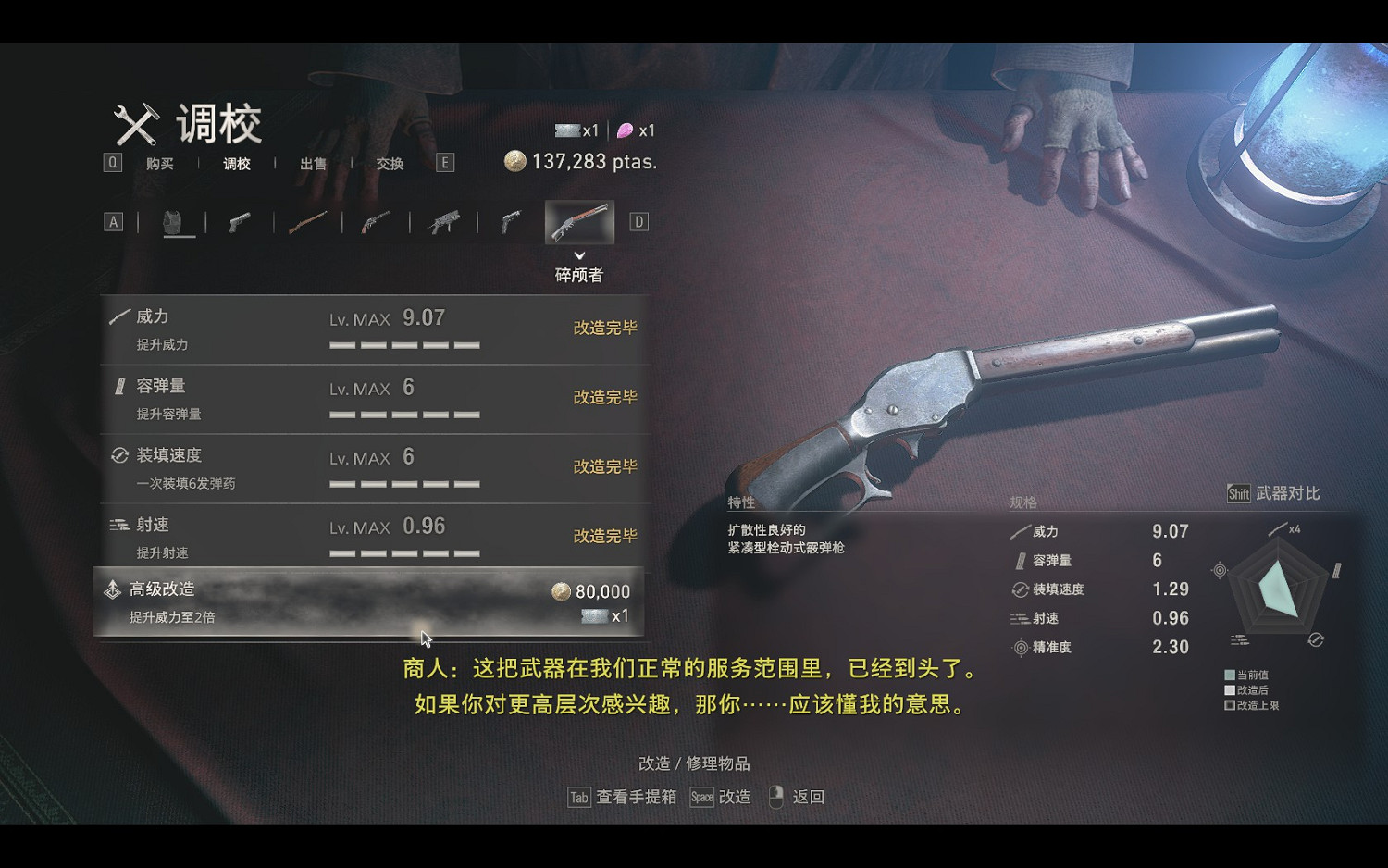Select the submachine gun icon
This screenshot has width=1388, height=868.
tap(442, 220)
